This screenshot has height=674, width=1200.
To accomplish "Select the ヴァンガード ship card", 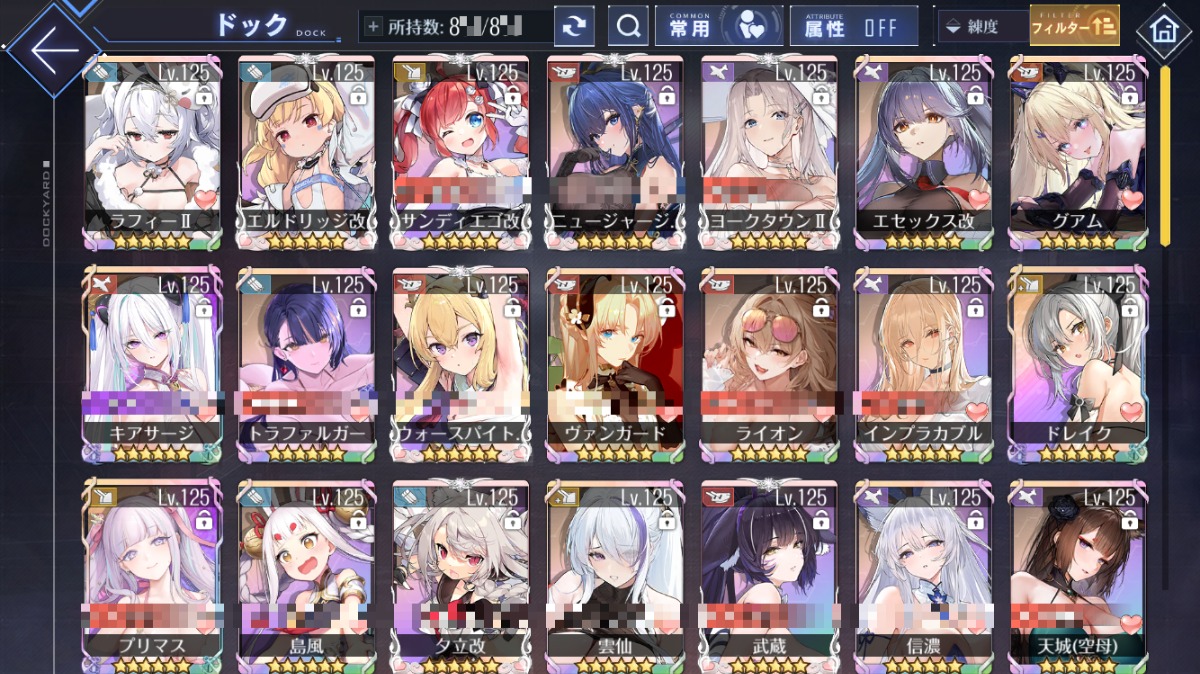I will pos(614,362).
